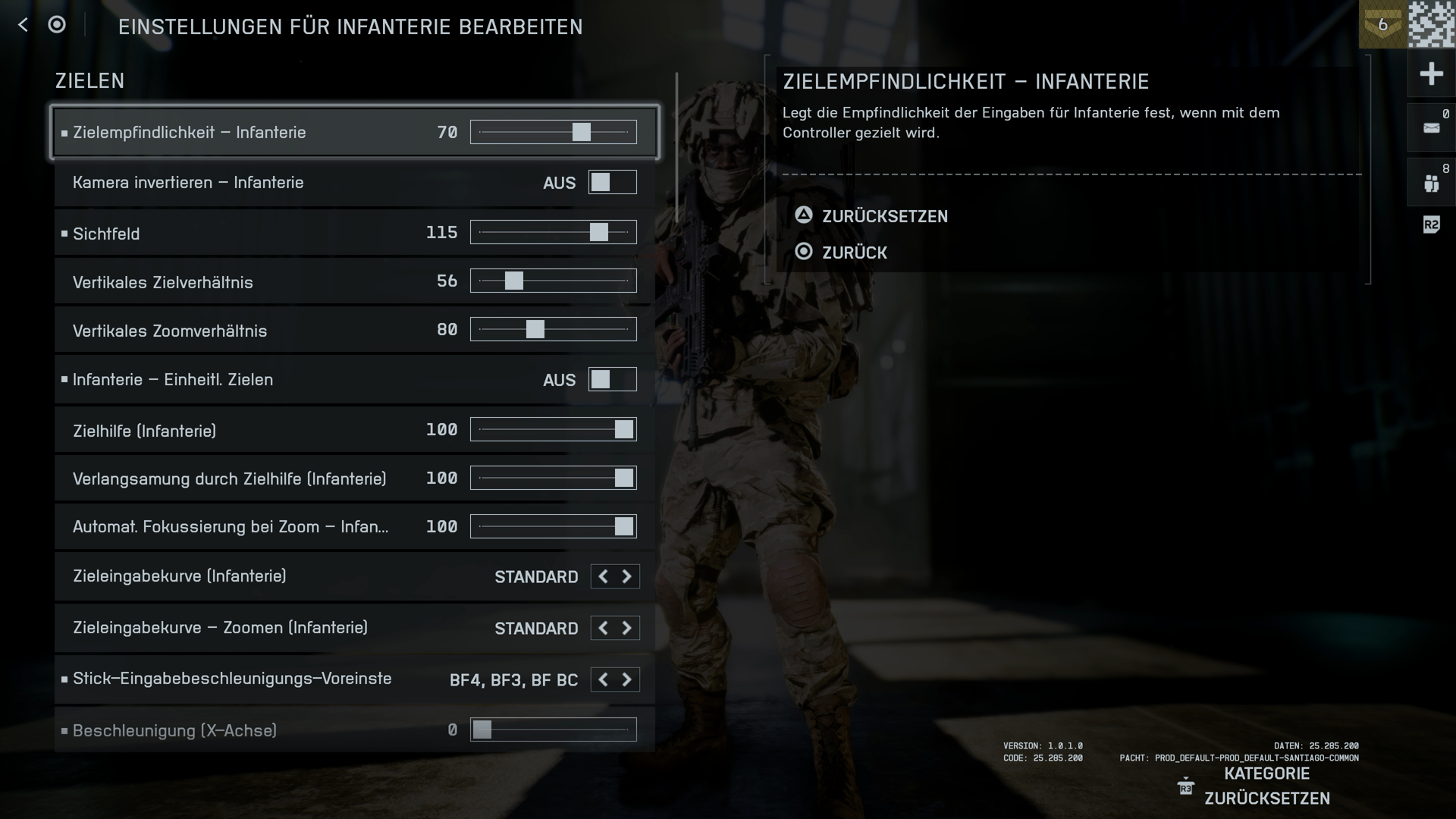Open the squad members icon
Screen dimensions: 1456x819
point(1431,184)
